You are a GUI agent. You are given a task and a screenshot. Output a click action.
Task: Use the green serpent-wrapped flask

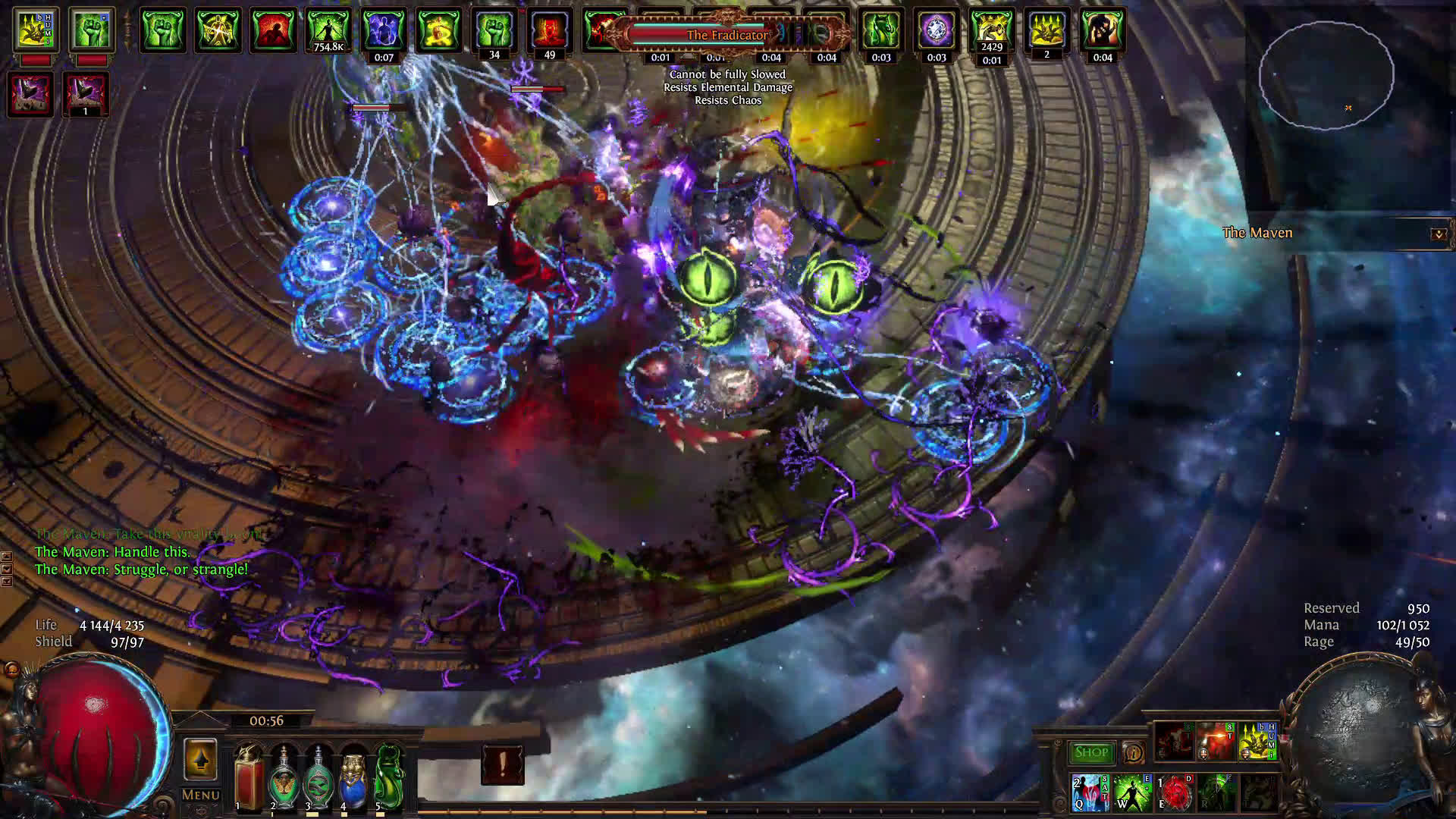coord(318,779)
